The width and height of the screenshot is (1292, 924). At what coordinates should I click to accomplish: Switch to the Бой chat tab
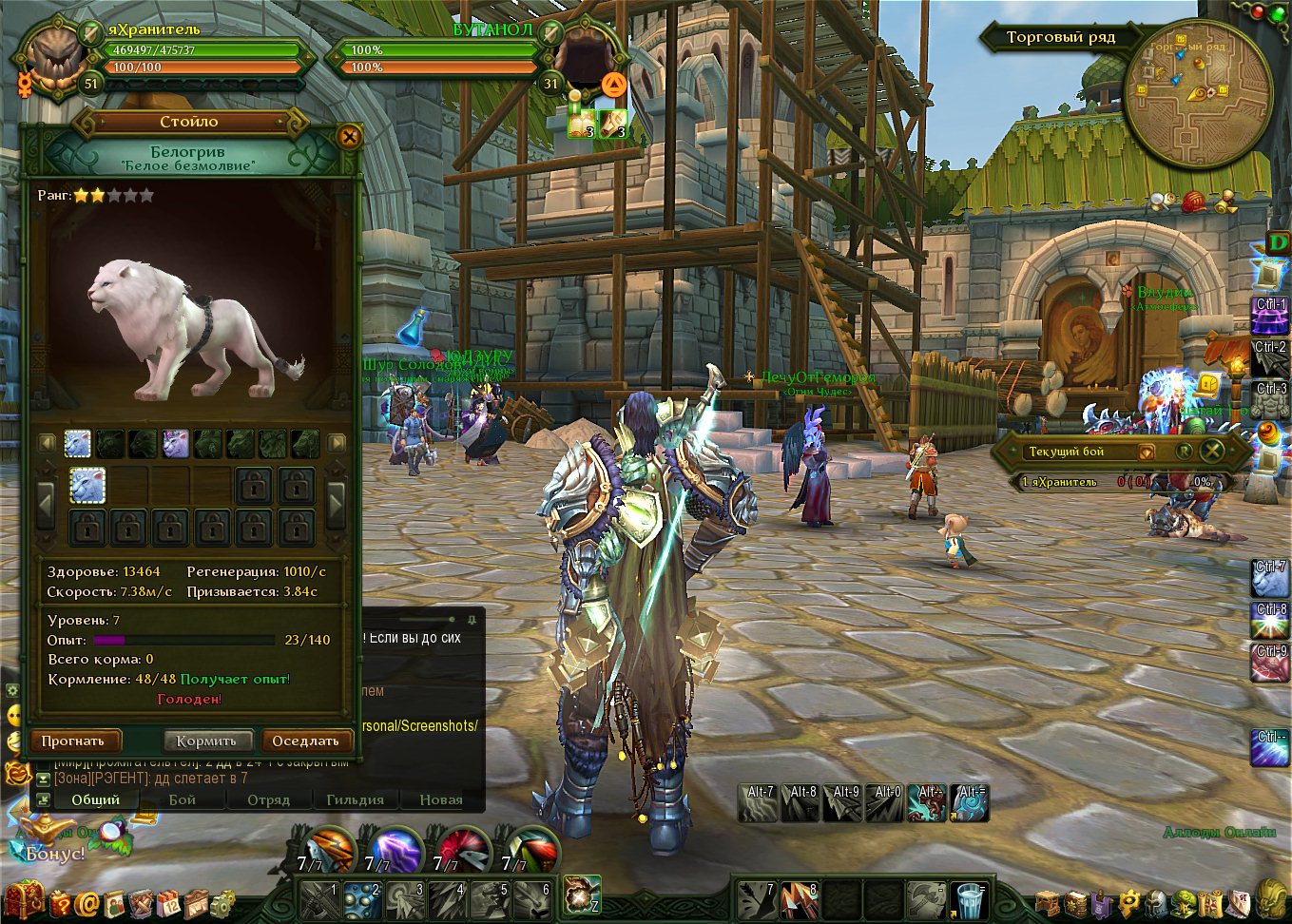(183, 799)
